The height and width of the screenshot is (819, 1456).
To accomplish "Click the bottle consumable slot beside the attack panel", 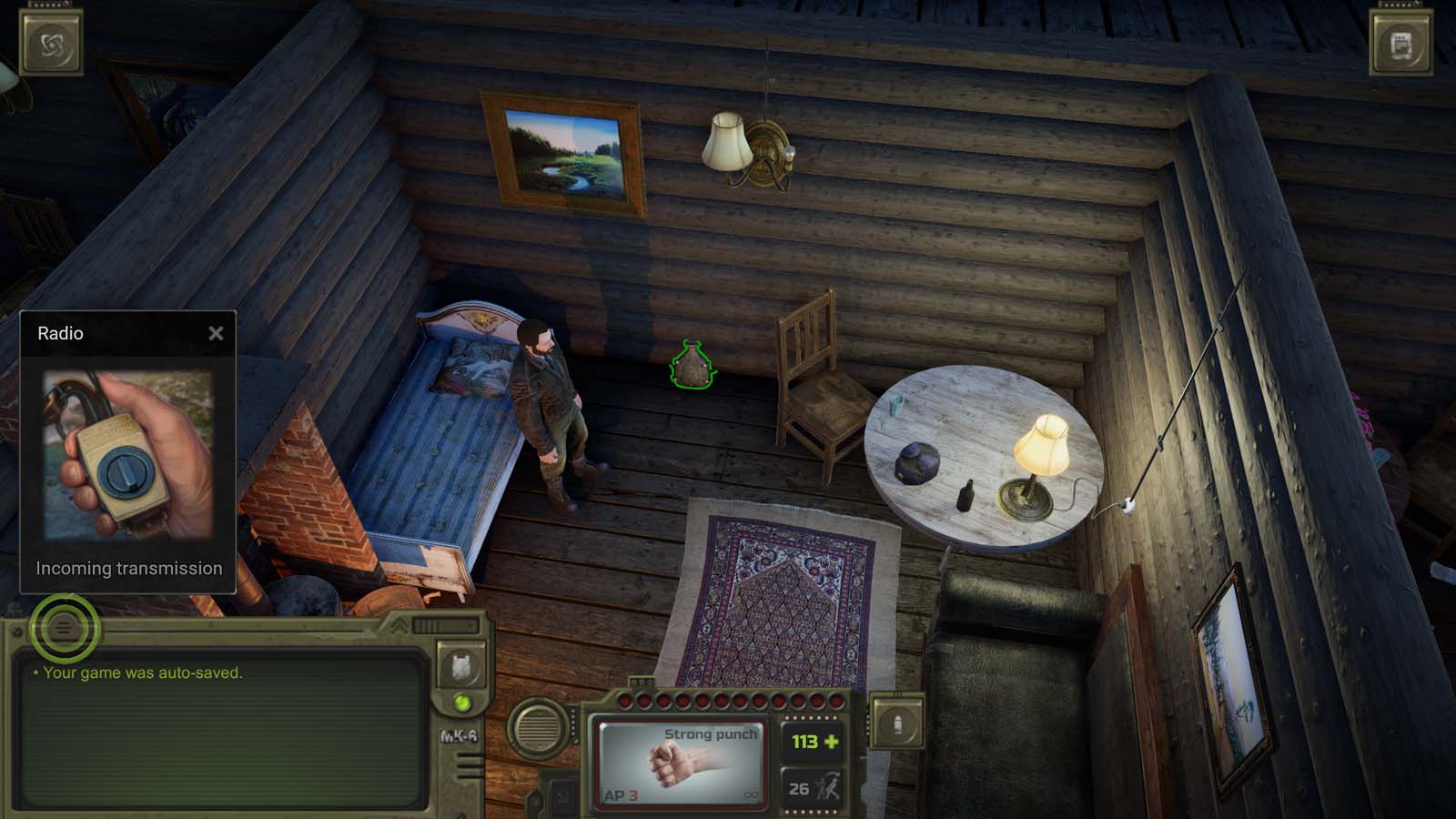I will 897,721.
